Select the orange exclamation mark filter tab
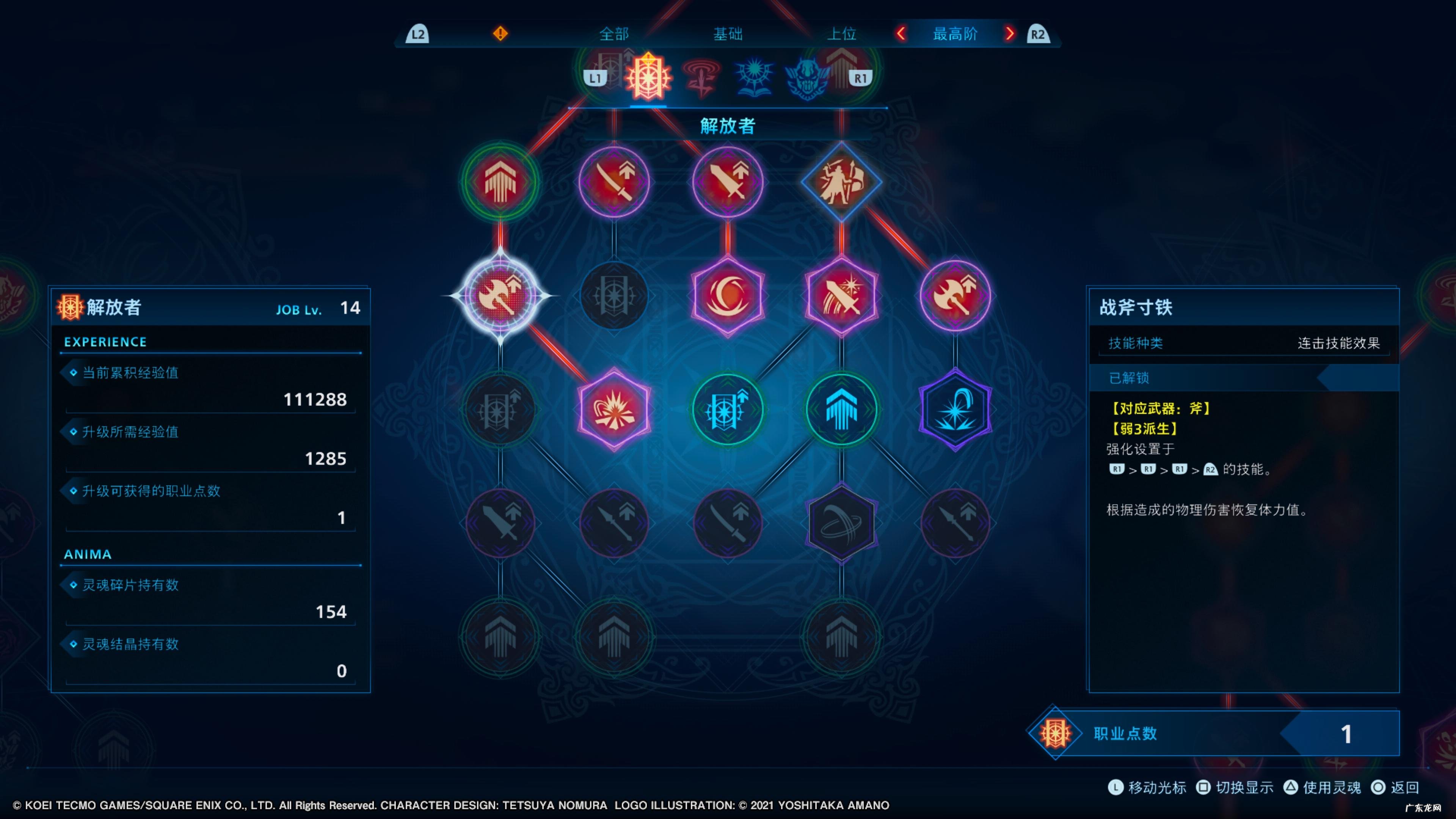Image resolution: width=1456 pixels, height=819 pixels. pyautogui.click(x=500, y=34)
